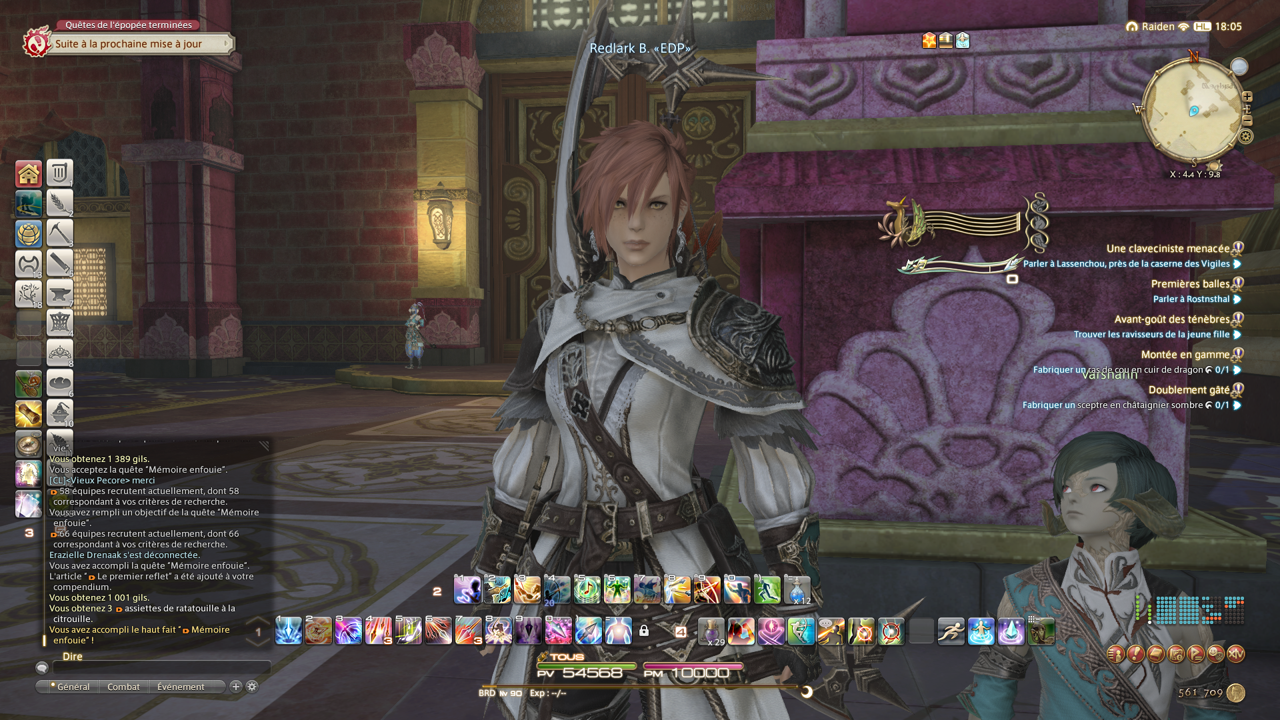This screenshot has width=1280, height=720.
Task: Zoom in the minimap with the plus button
Action: 1247,97
